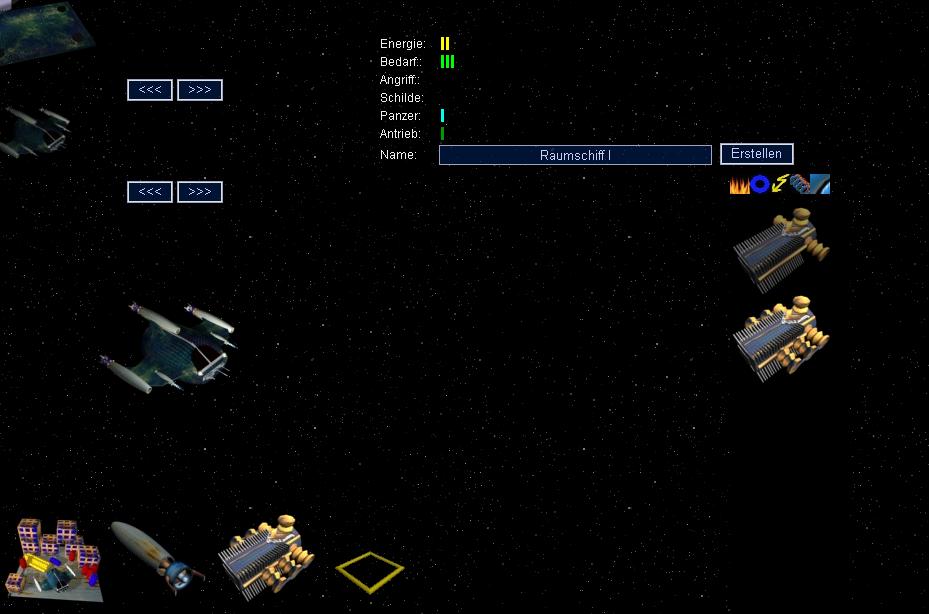Select the blue ring shield icon

pyautogui.click(x=760, y=184)
